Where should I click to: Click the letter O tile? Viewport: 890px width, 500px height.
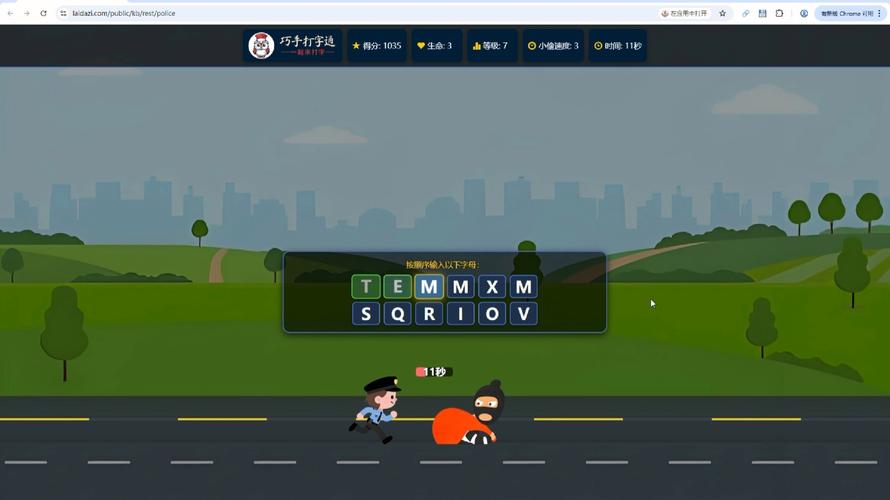point(491,314)
